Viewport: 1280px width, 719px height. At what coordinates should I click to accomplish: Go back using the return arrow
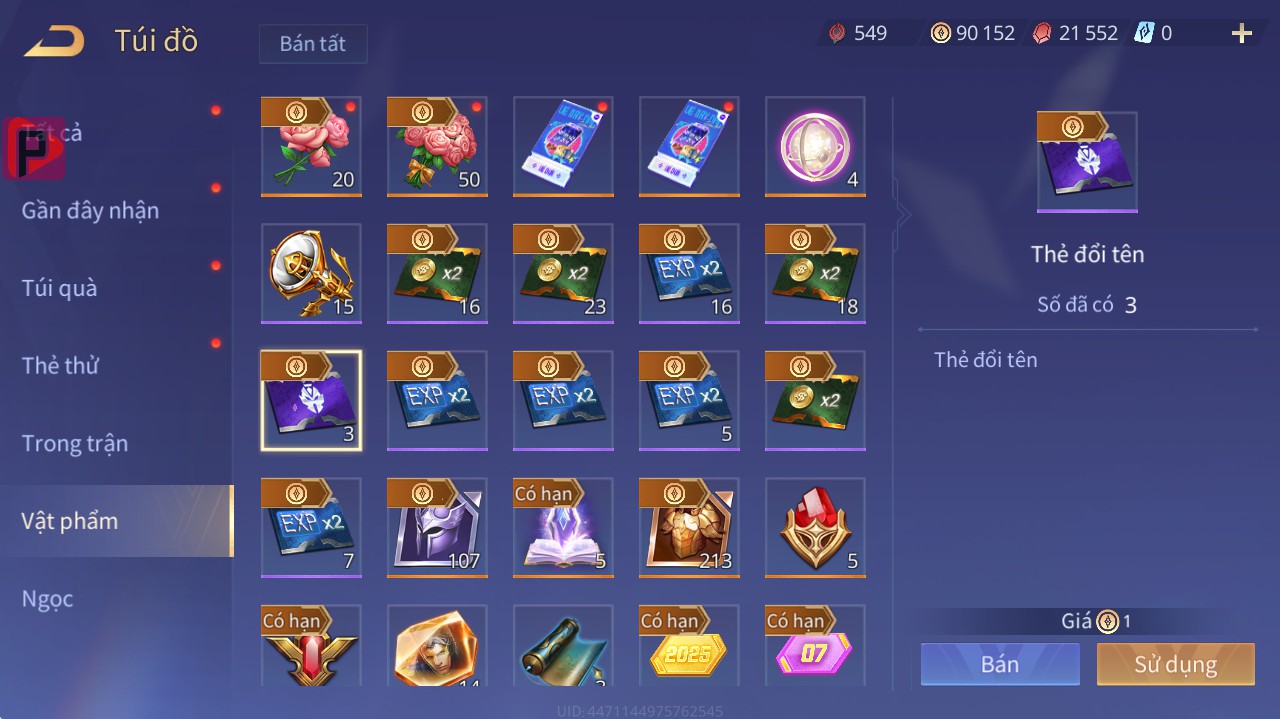pos(54,42)
